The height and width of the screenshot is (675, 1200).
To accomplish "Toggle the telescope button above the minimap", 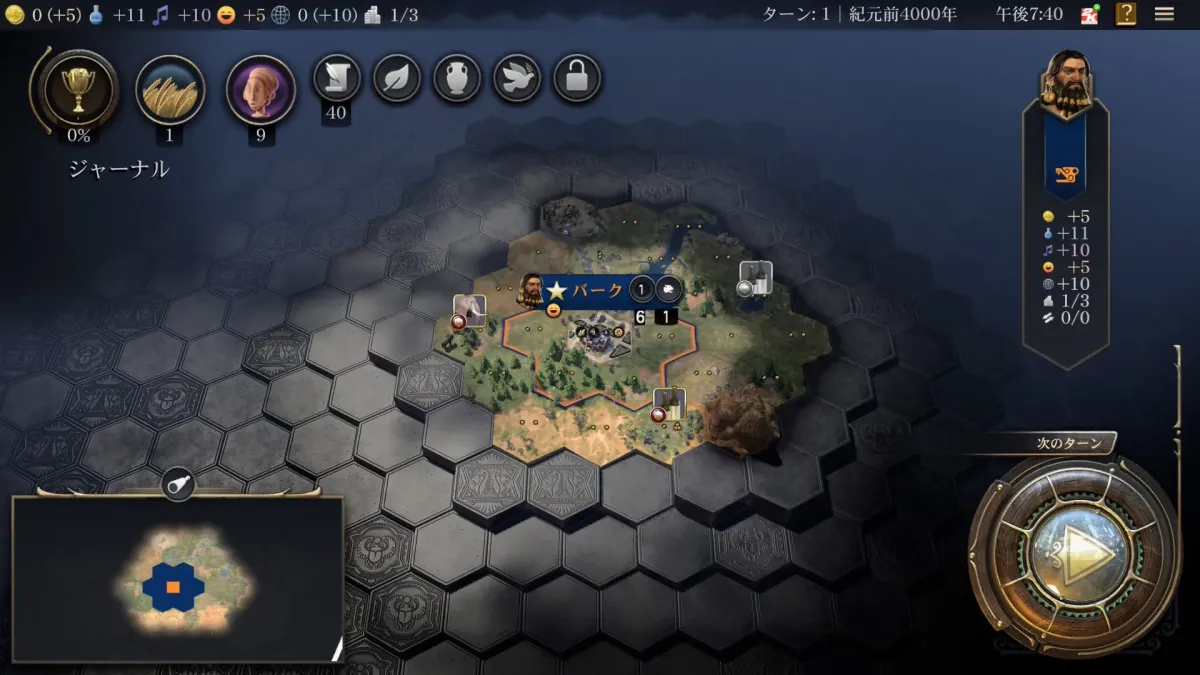I will pos(178,485).
